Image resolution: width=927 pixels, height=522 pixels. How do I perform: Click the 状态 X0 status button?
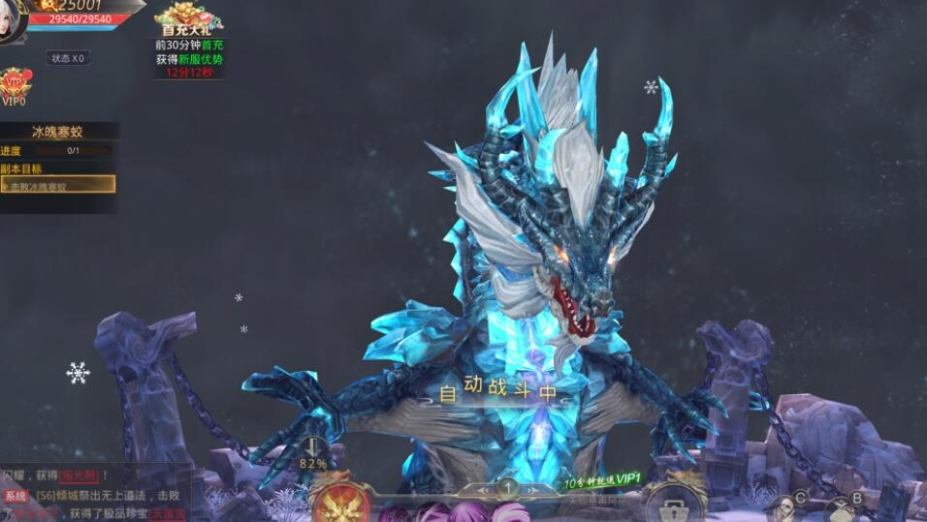(x=67, y=58)
